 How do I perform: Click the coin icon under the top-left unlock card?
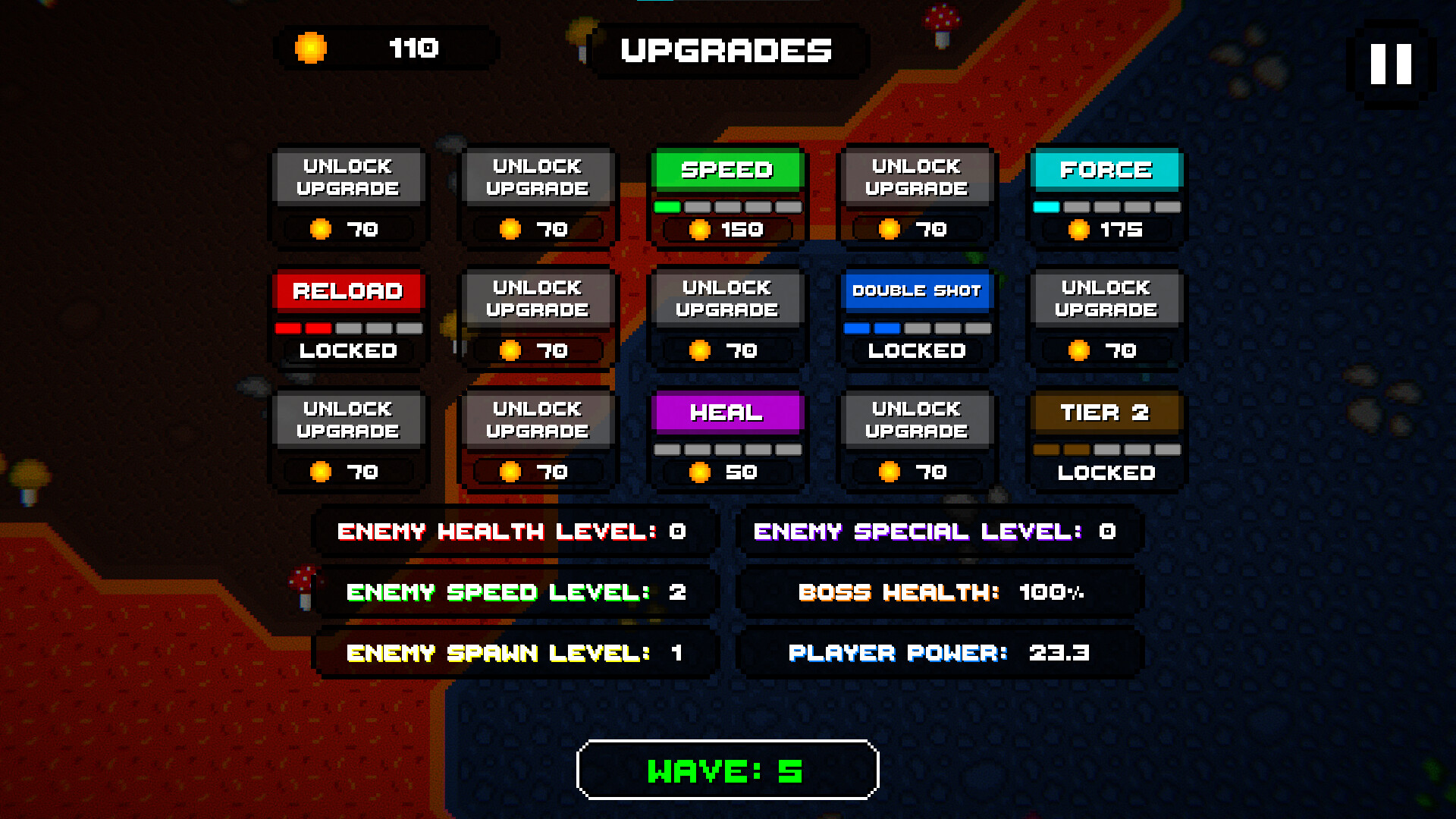[x=322, y=229]
